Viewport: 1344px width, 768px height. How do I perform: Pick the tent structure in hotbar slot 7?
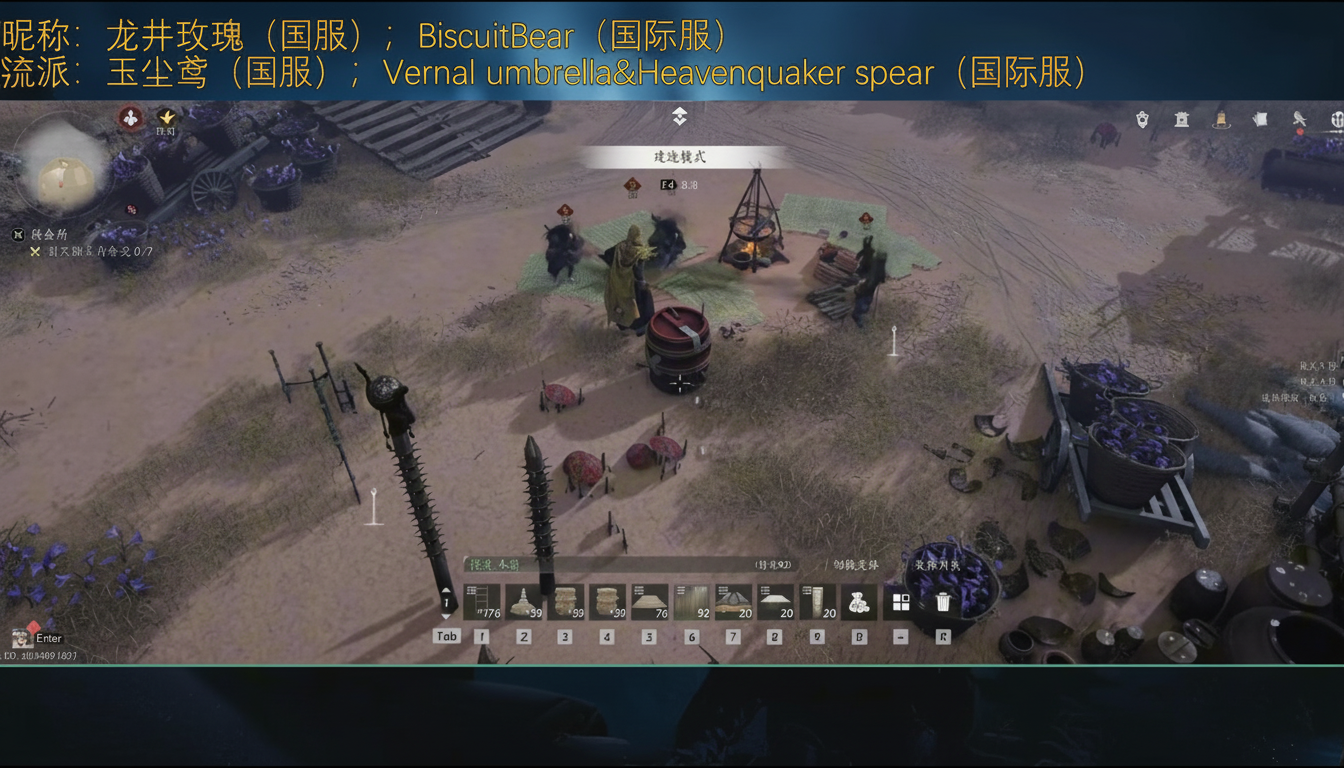(735, 603)
